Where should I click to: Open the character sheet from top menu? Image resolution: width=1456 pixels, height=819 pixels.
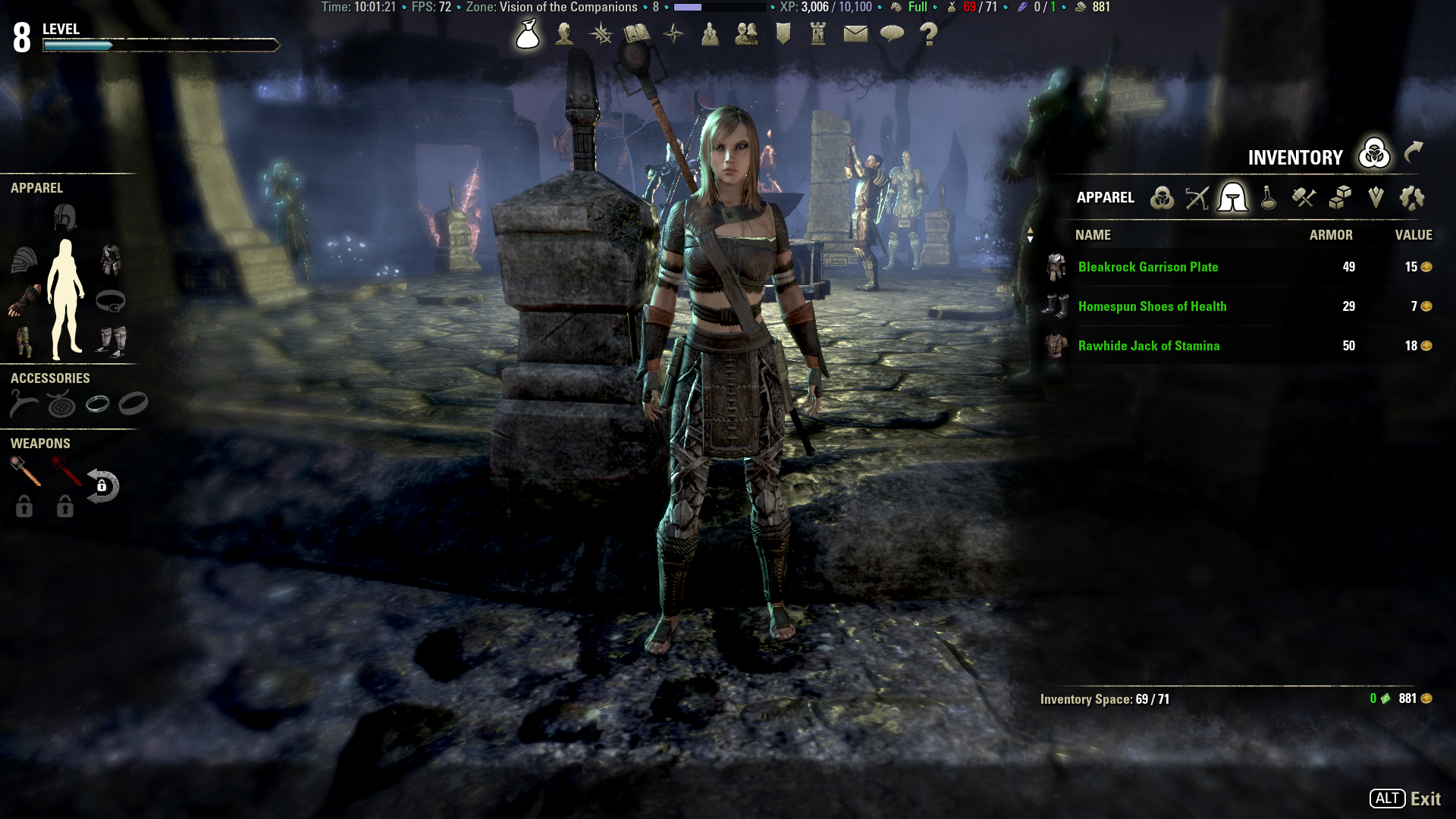[x=564, y=34]
